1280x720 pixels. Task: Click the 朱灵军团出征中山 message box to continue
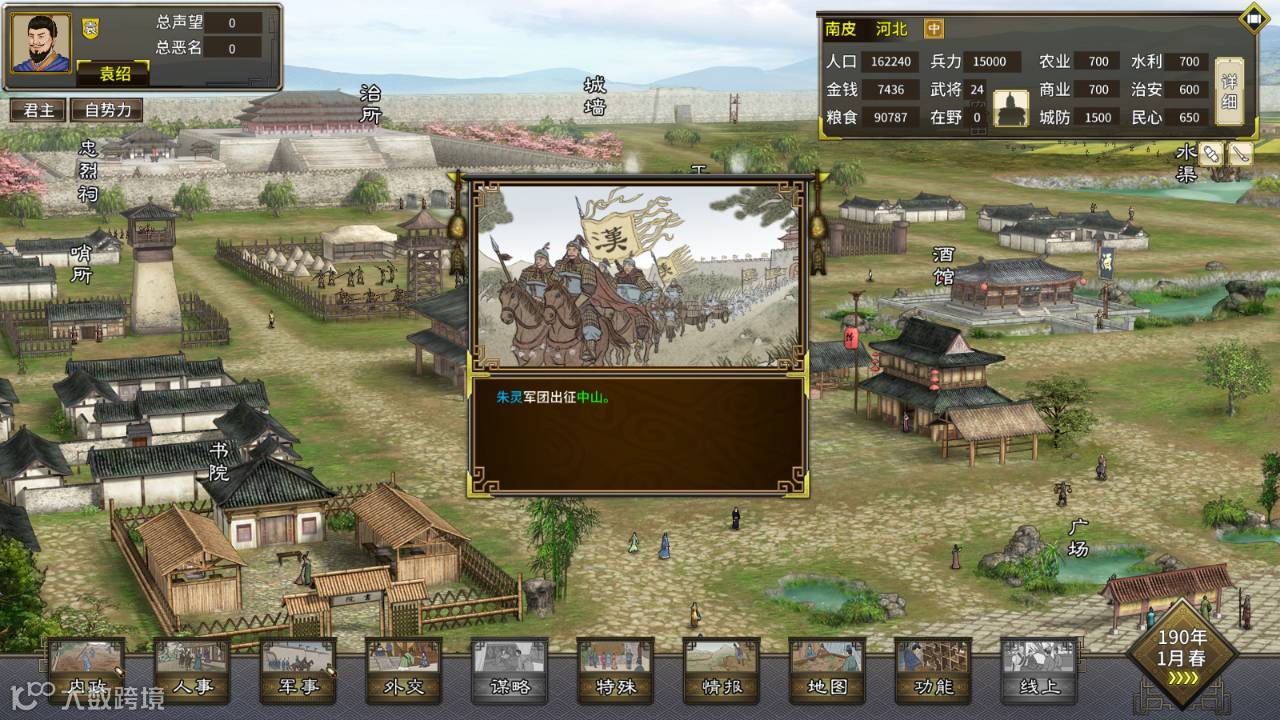(x=638, y=432)
